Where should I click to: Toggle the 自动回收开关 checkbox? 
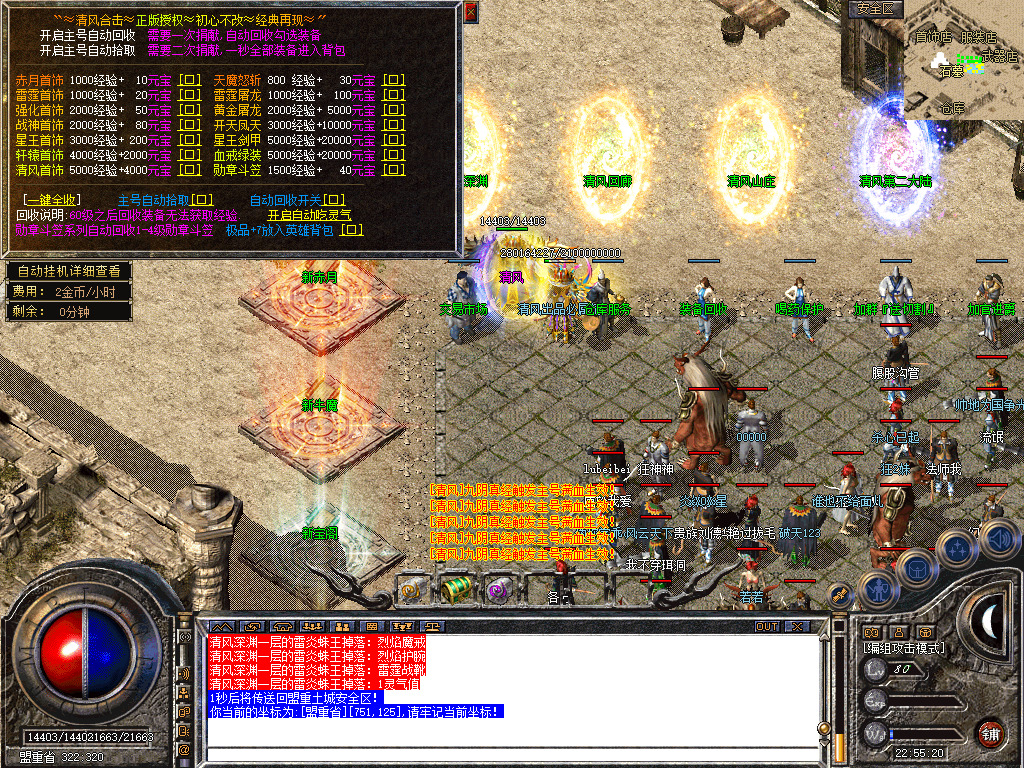(335, 200)
